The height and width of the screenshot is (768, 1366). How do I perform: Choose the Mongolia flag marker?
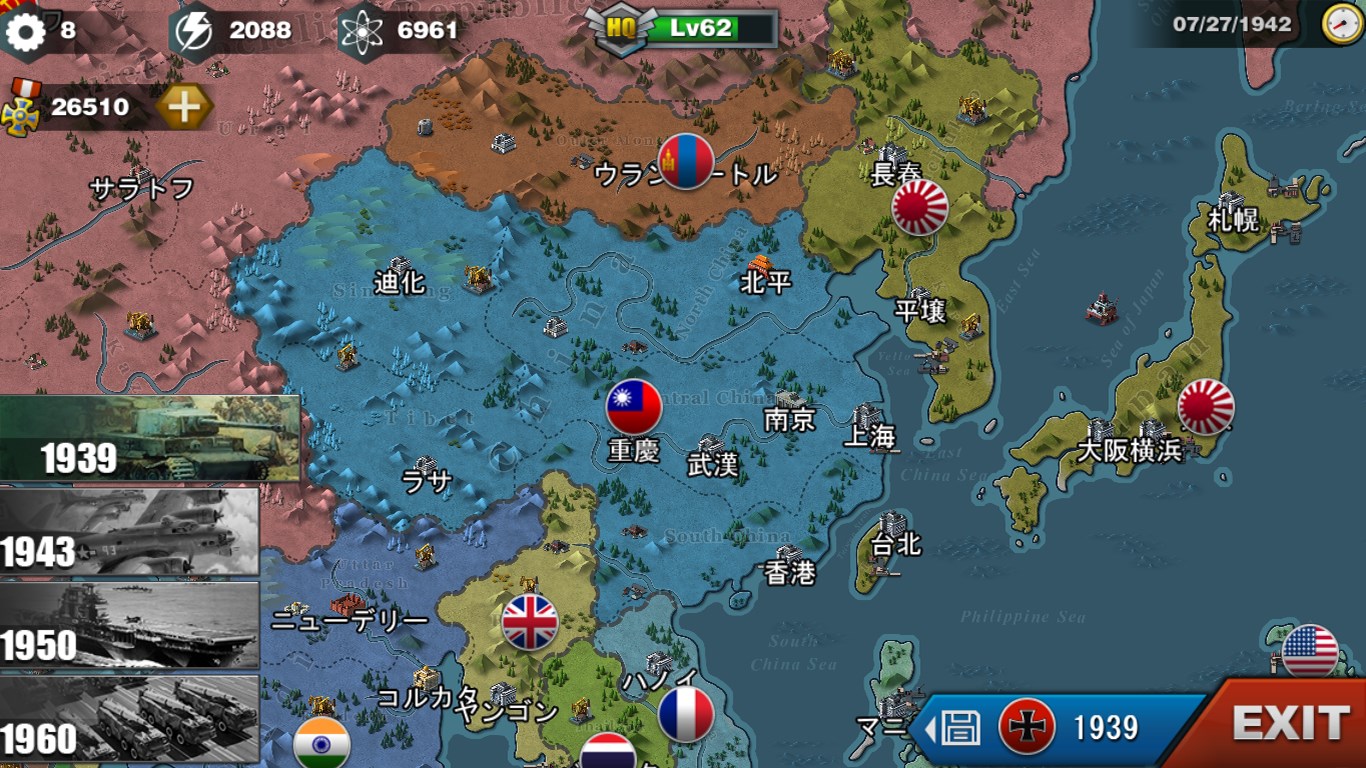(x=686, y=161)
